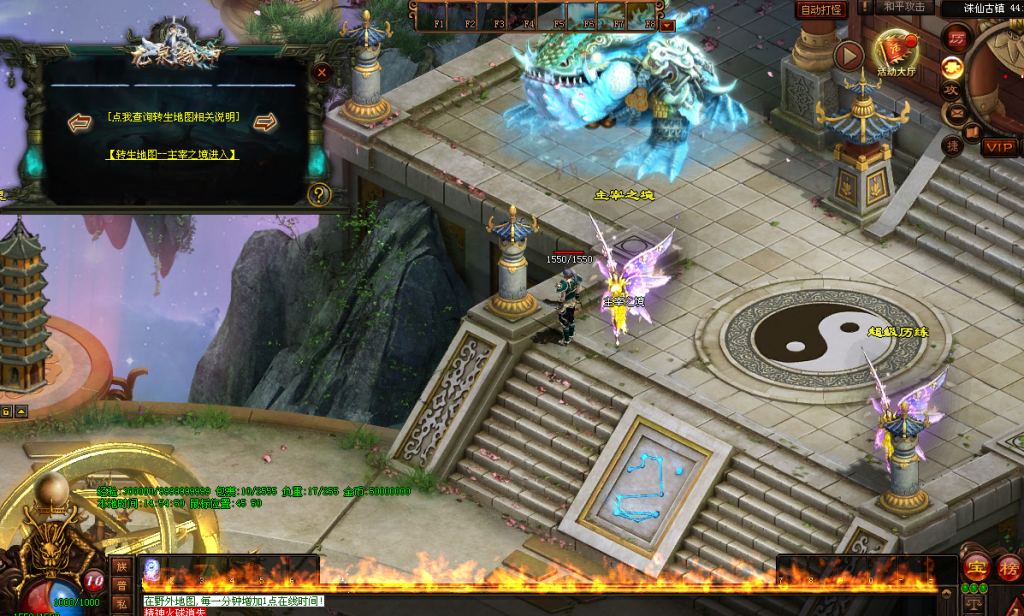The width and height of the screenshot is (1024, 616).
Task: Click the round play arrow button
Action: click(849, 54)
